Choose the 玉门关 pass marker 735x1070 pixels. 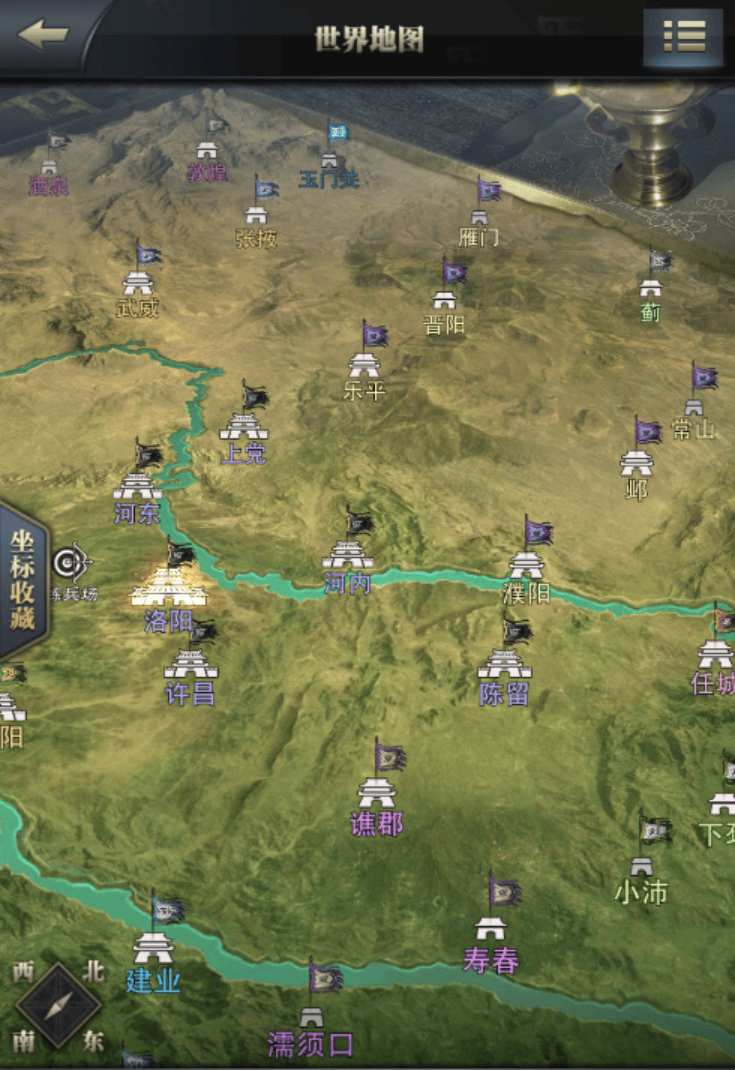tap(329, 160)
